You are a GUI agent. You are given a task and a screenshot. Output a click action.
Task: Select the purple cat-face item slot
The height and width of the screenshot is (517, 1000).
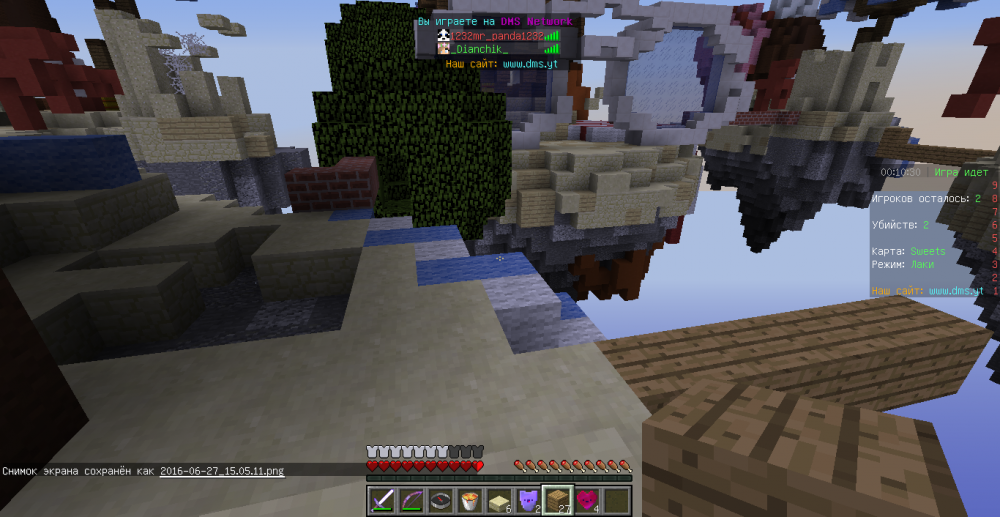point(526,501)
